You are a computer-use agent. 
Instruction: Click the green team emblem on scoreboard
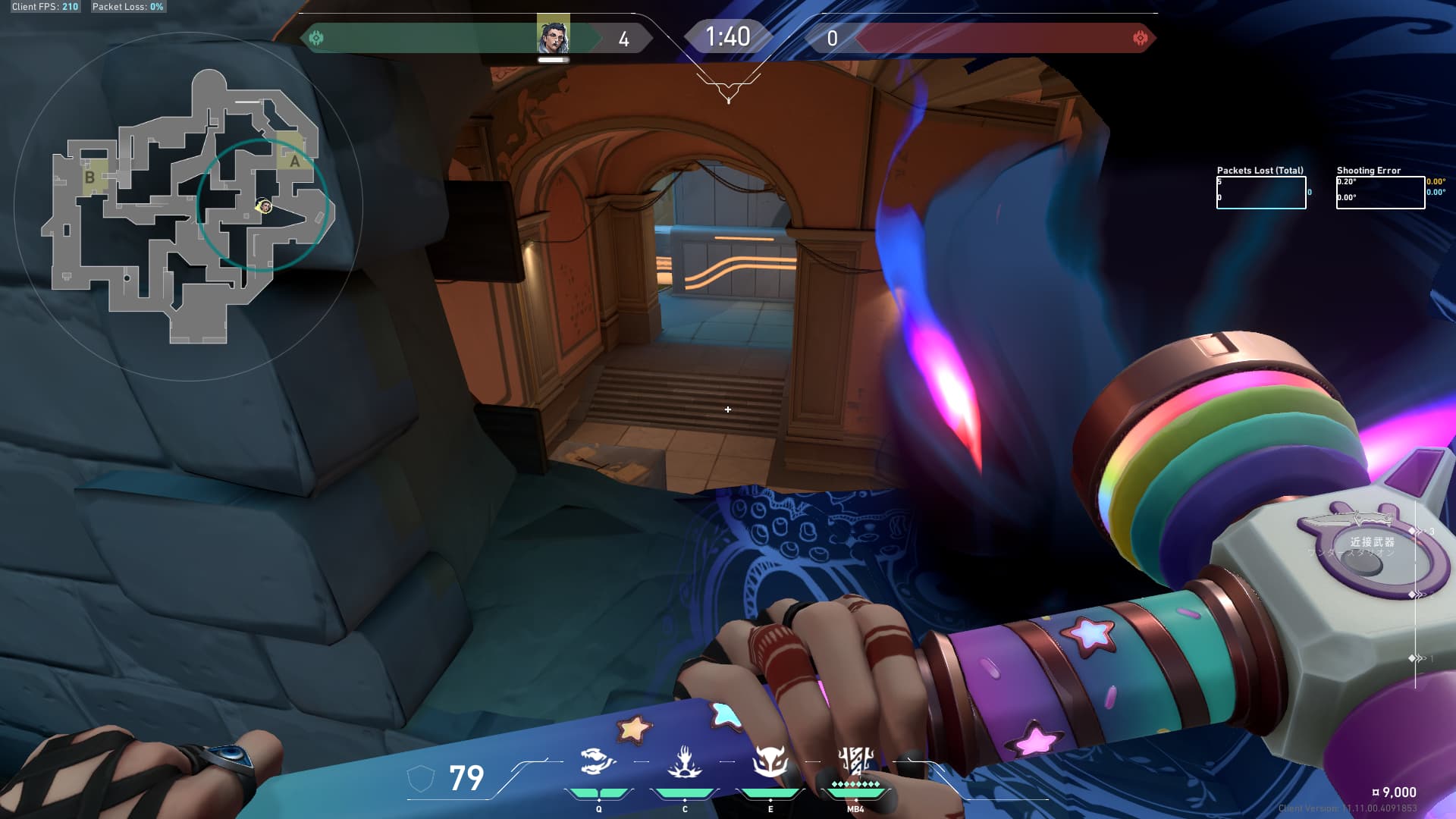(x=316, y=37)
